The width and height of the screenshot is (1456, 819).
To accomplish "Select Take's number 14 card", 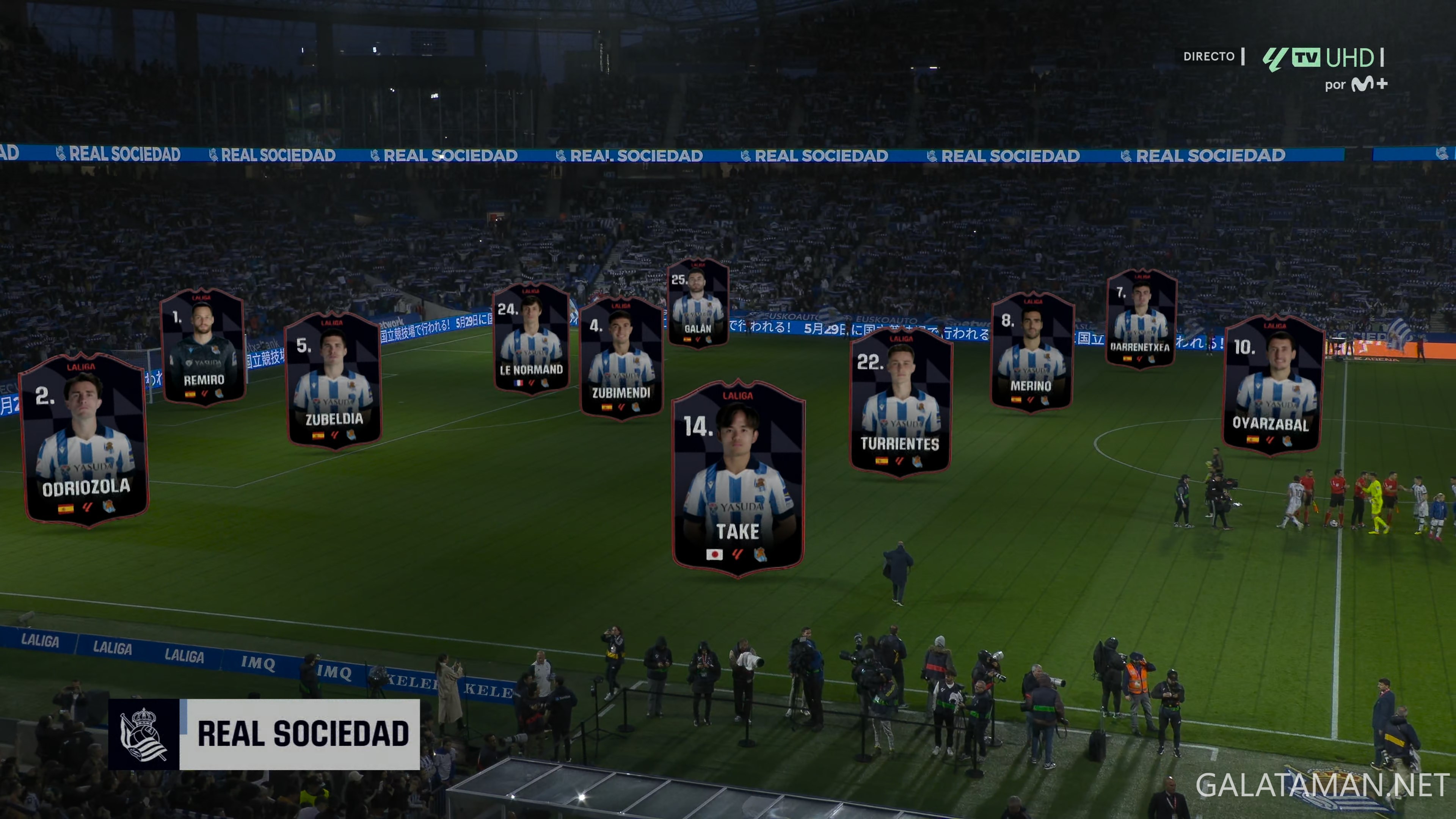I will click(x=738, y=479).
